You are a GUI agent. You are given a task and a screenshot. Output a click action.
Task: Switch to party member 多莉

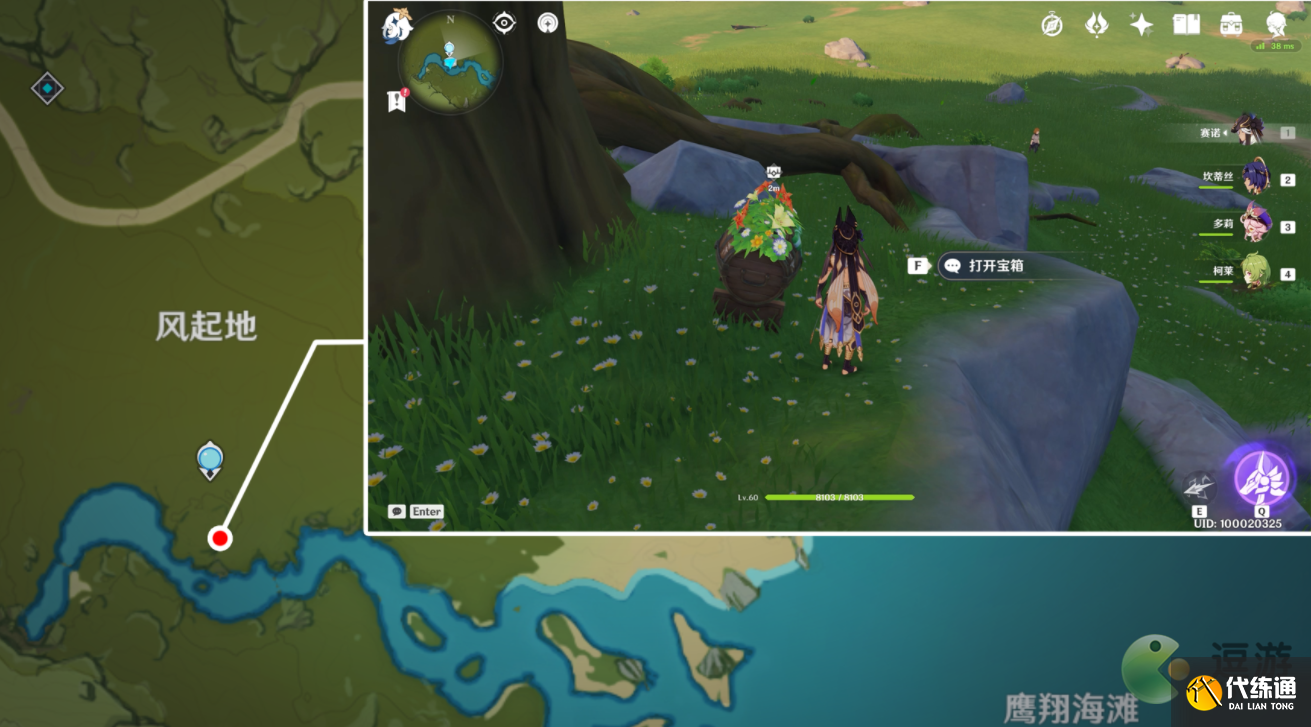1255,225
